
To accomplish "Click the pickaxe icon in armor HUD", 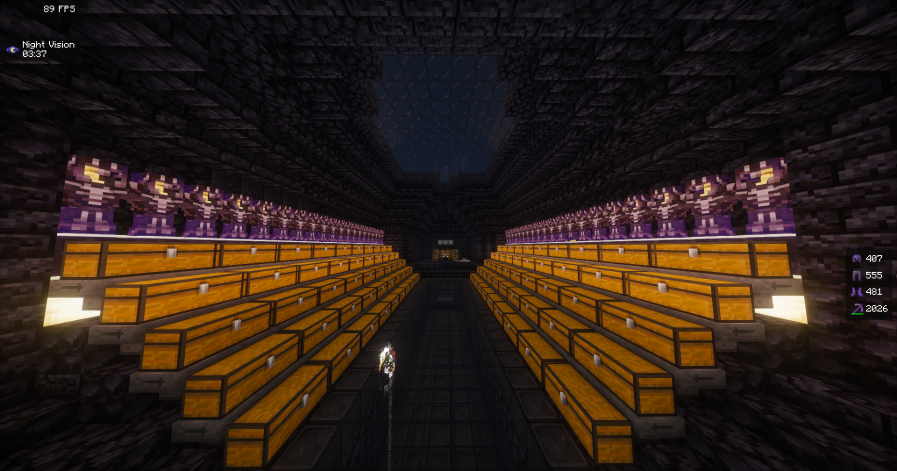I will point(856,309).
